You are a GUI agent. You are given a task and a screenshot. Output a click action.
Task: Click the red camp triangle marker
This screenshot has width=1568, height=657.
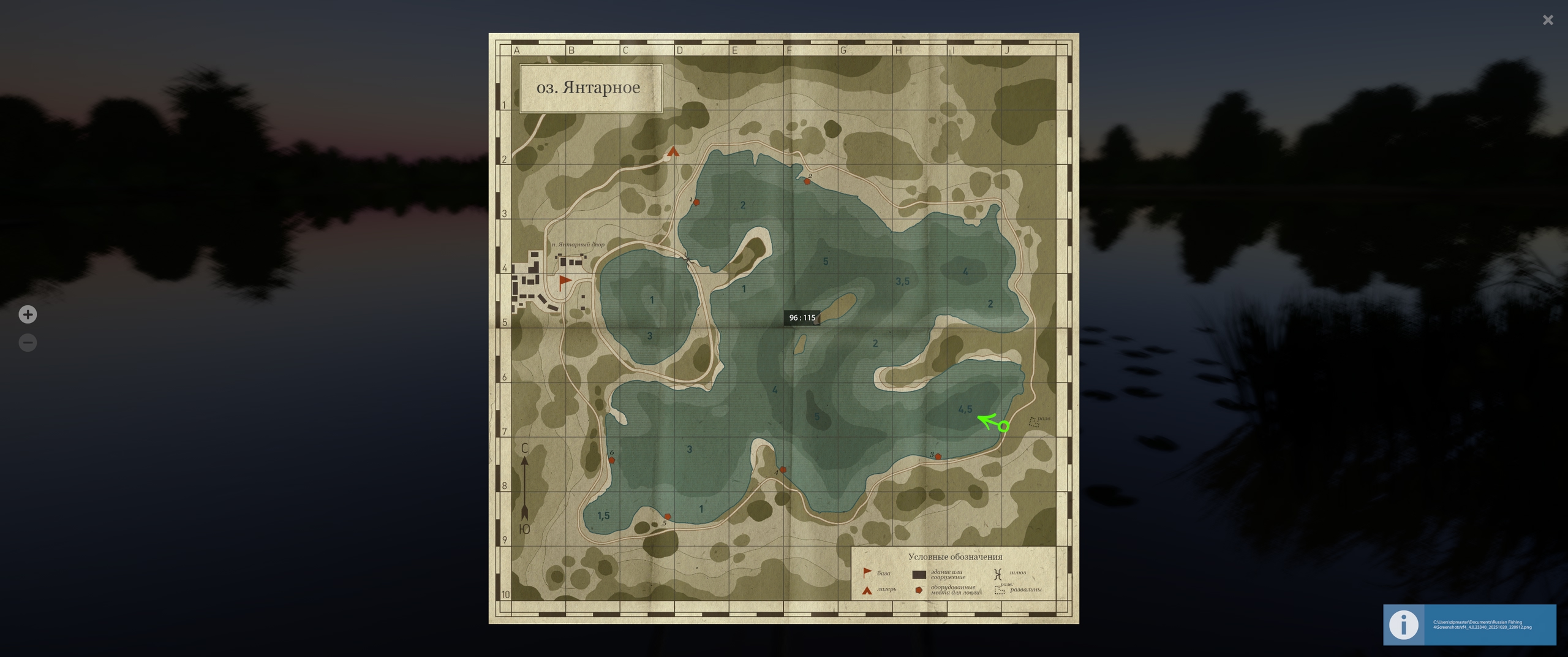click(x=673, y=151)
